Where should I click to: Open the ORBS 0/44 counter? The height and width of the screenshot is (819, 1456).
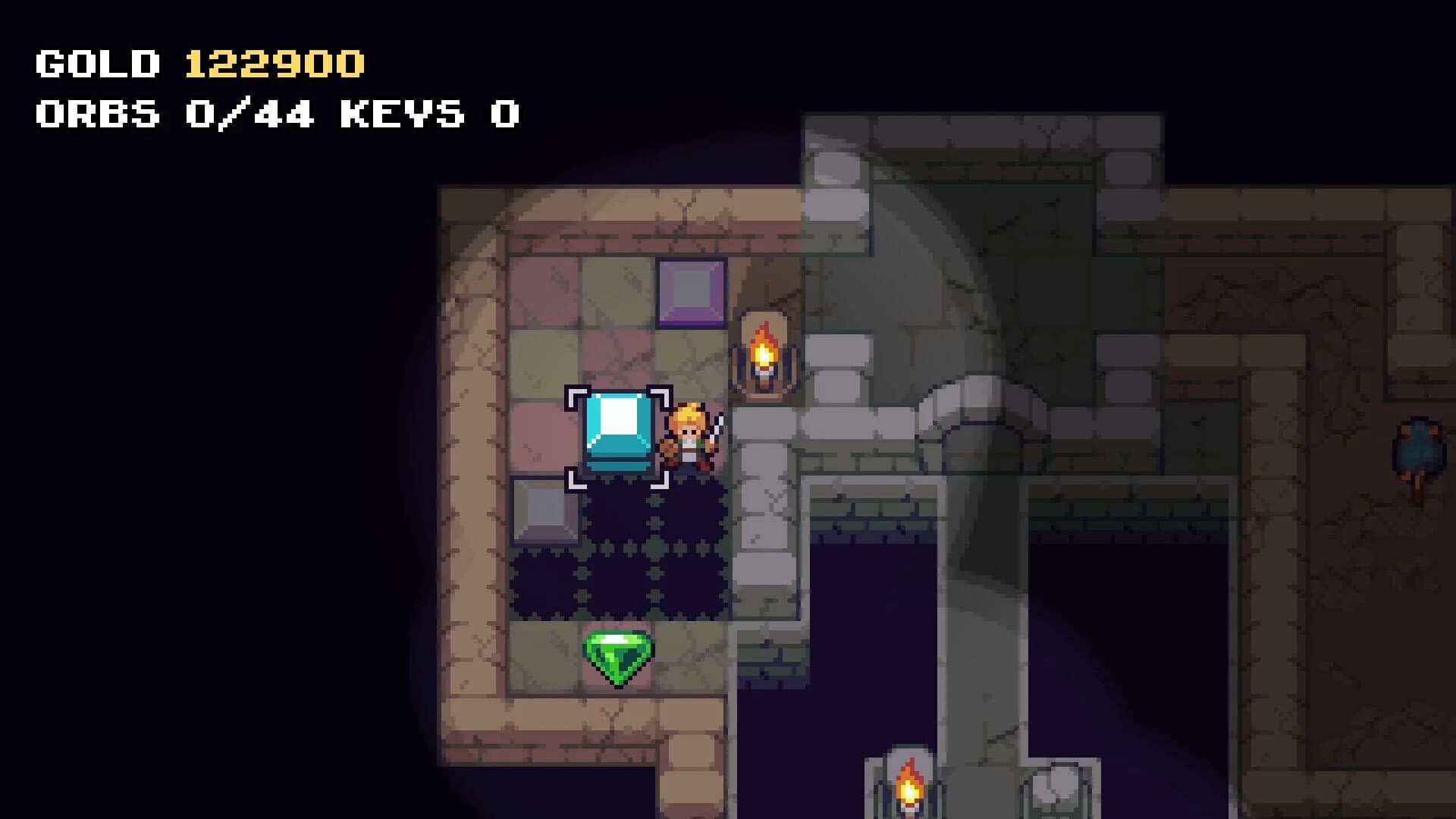174,114
